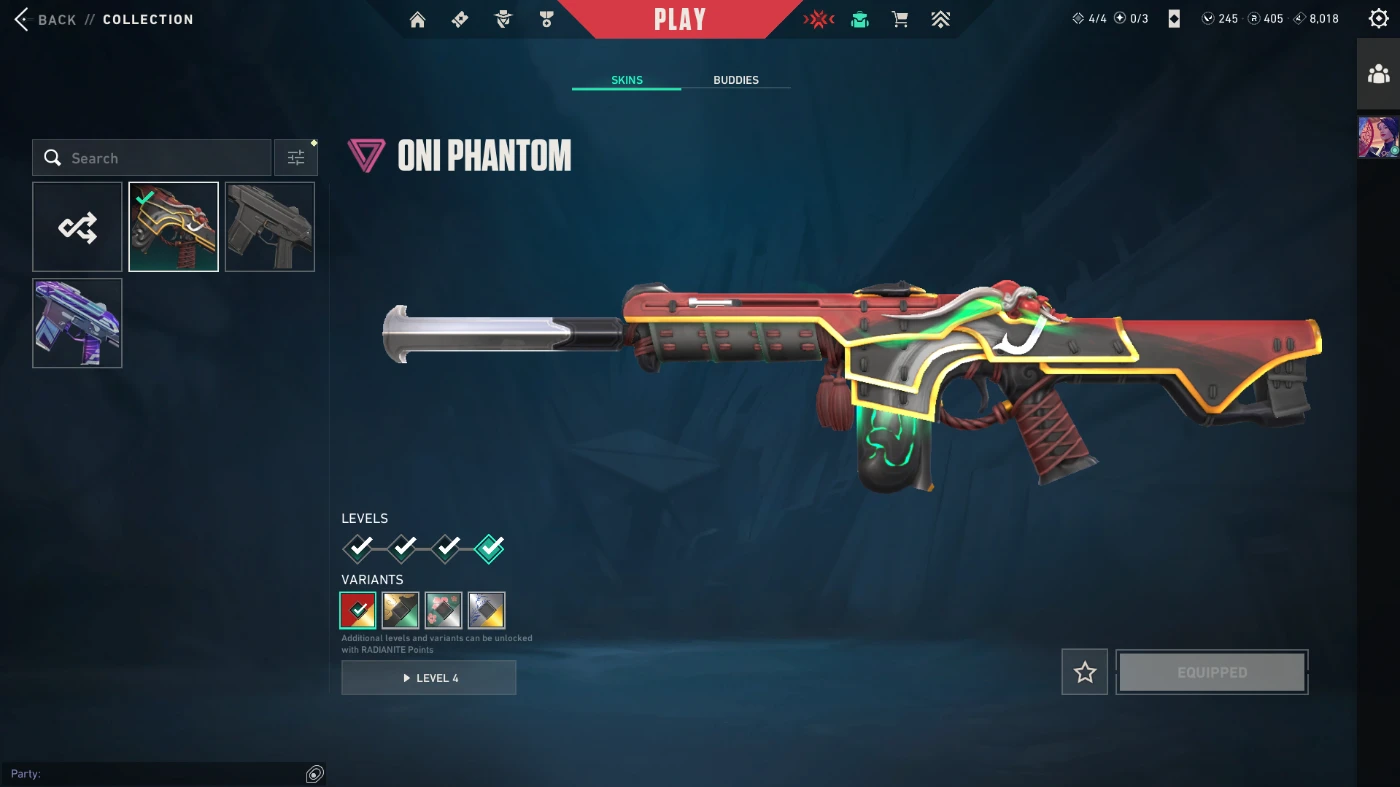Go back from the Collection screen

(x=47, y=19)
